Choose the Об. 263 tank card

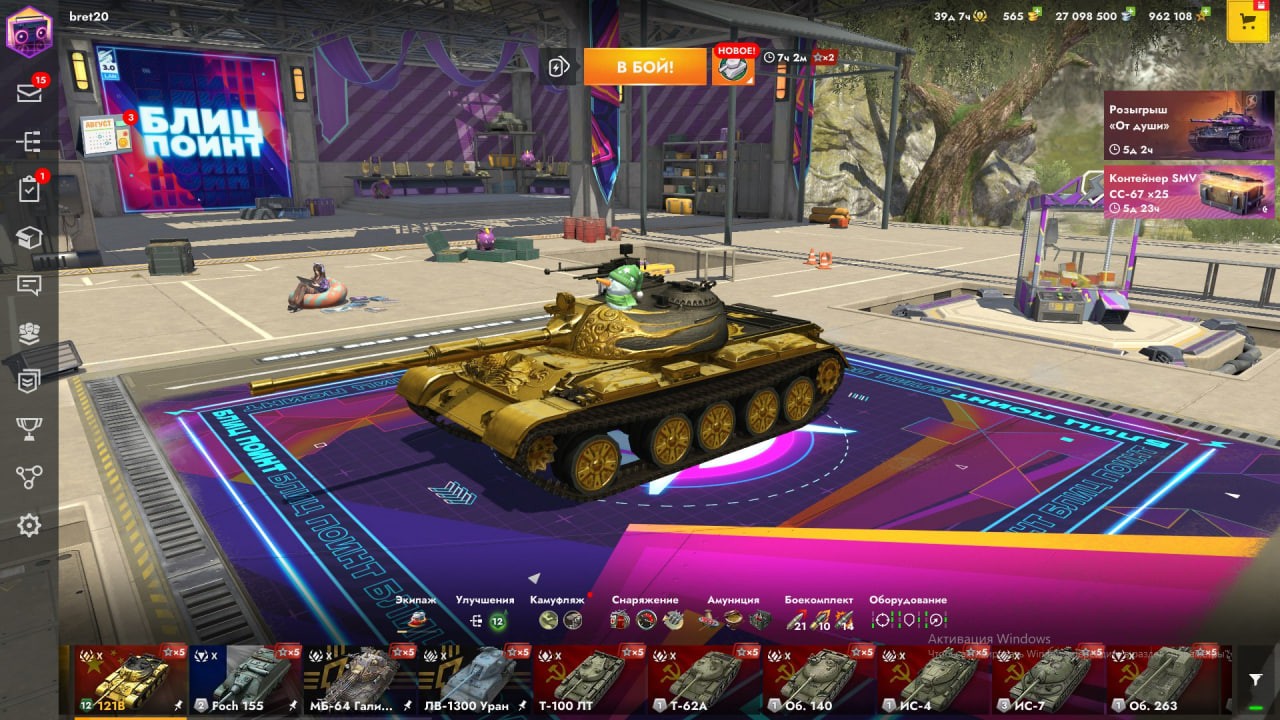(1162, 679)
